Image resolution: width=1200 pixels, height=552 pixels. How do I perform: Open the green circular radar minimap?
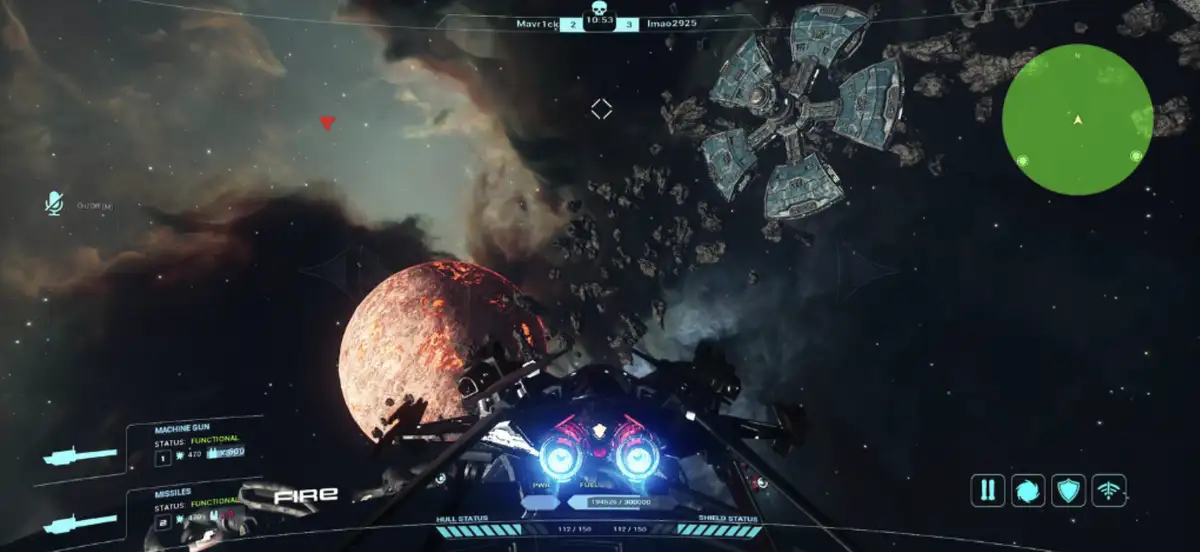(1077, 119)
